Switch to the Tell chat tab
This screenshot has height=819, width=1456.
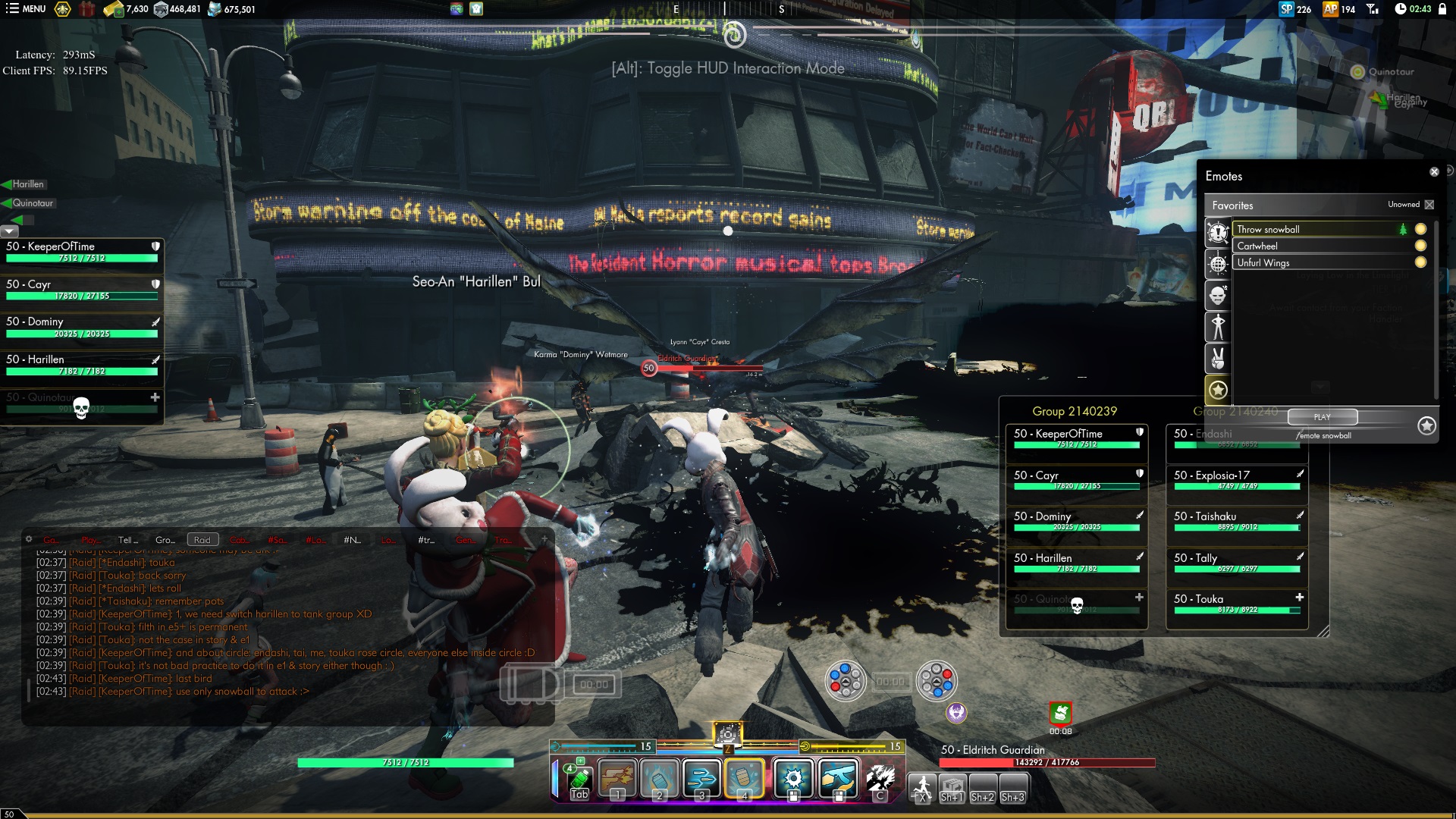pos(127,540)
